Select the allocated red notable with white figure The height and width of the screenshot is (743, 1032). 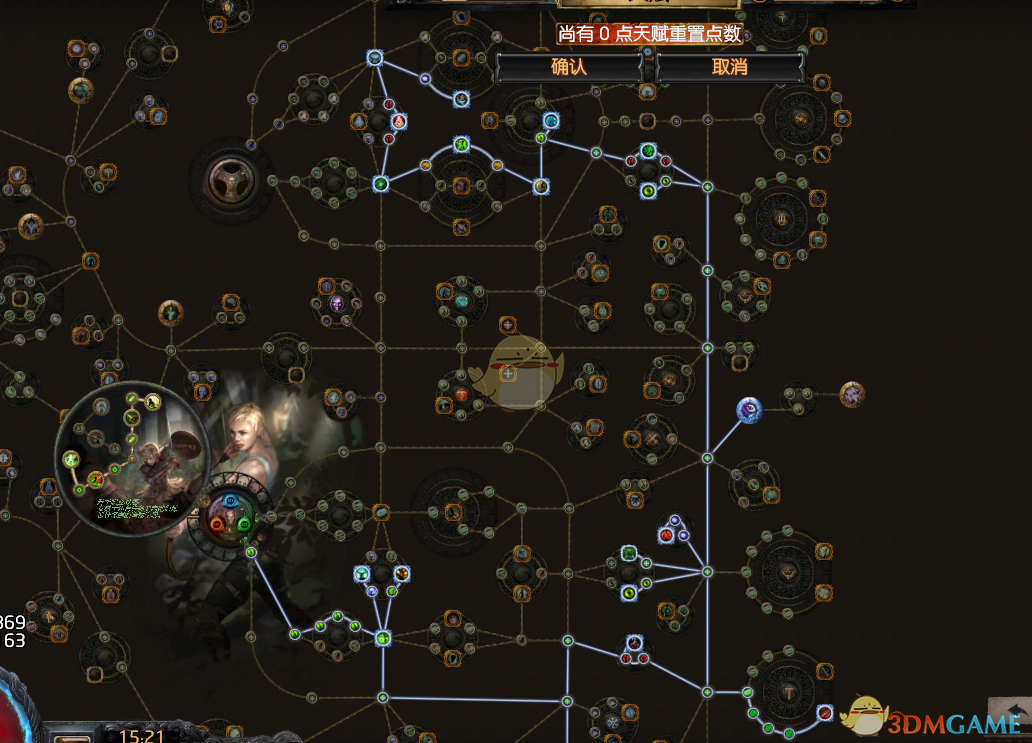tap(398, 121)
